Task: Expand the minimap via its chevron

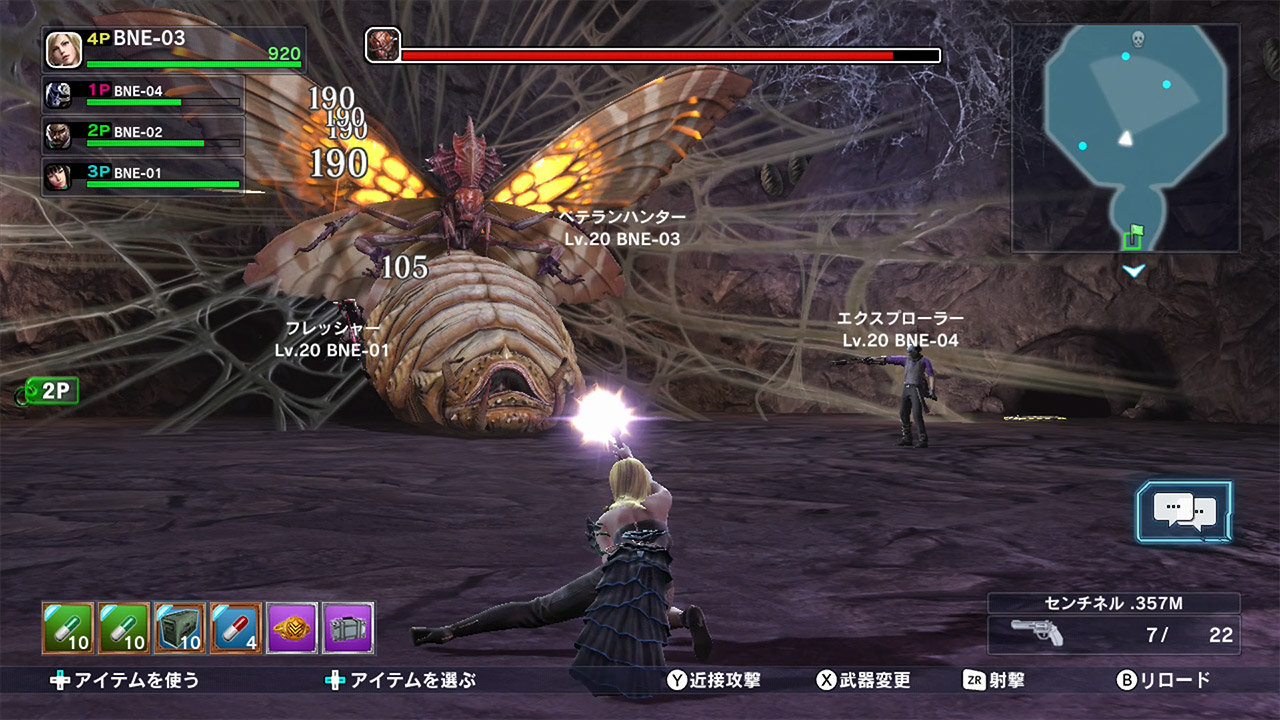Action: 1132,268
